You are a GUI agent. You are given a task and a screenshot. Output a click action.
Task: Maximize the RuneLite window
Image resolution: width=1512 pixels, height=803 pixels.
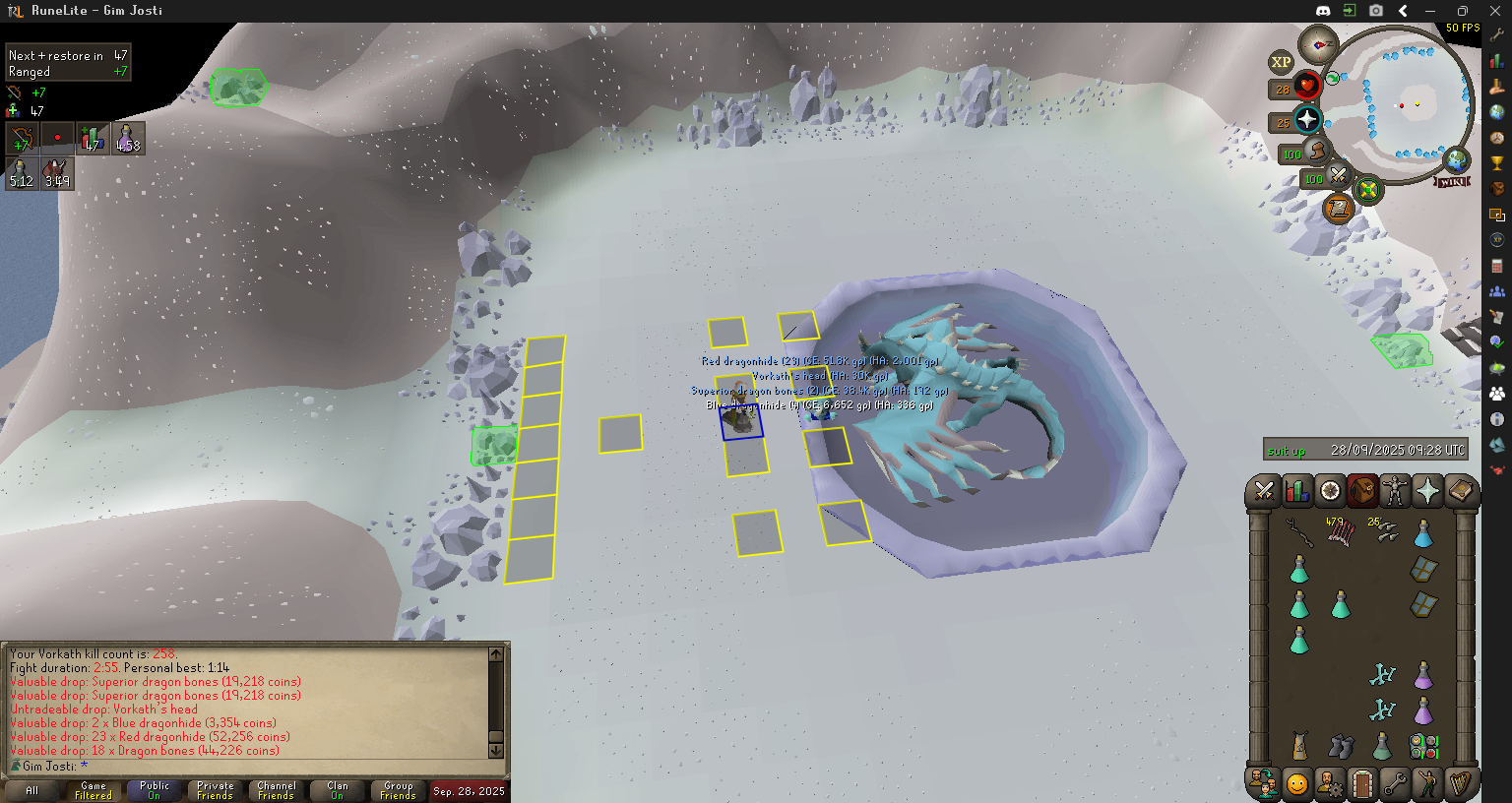tap(1463, 11)
